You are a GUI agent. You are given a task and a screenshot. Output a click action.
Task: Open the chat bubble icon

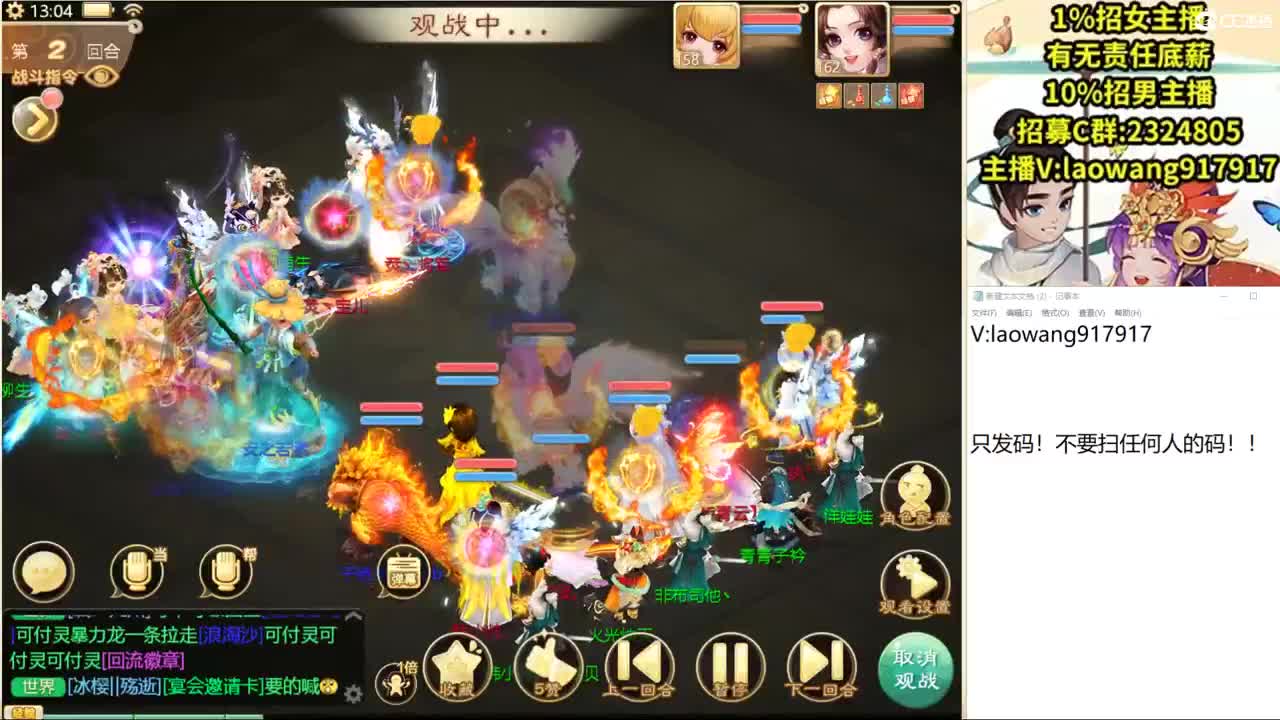click(x=42, y=572)
